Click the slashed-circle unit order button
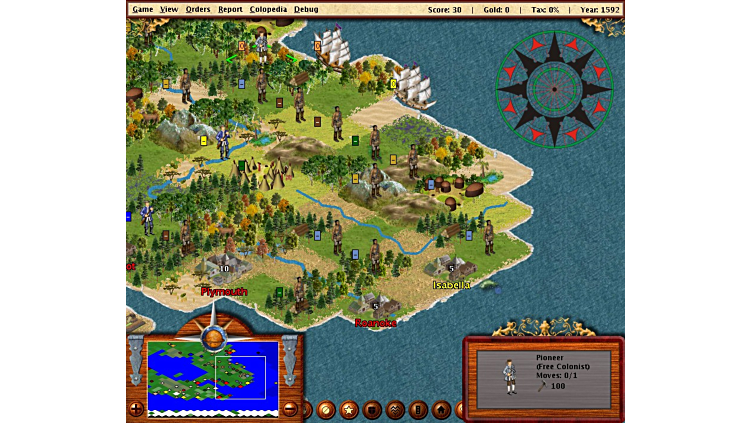 (326, 409)
